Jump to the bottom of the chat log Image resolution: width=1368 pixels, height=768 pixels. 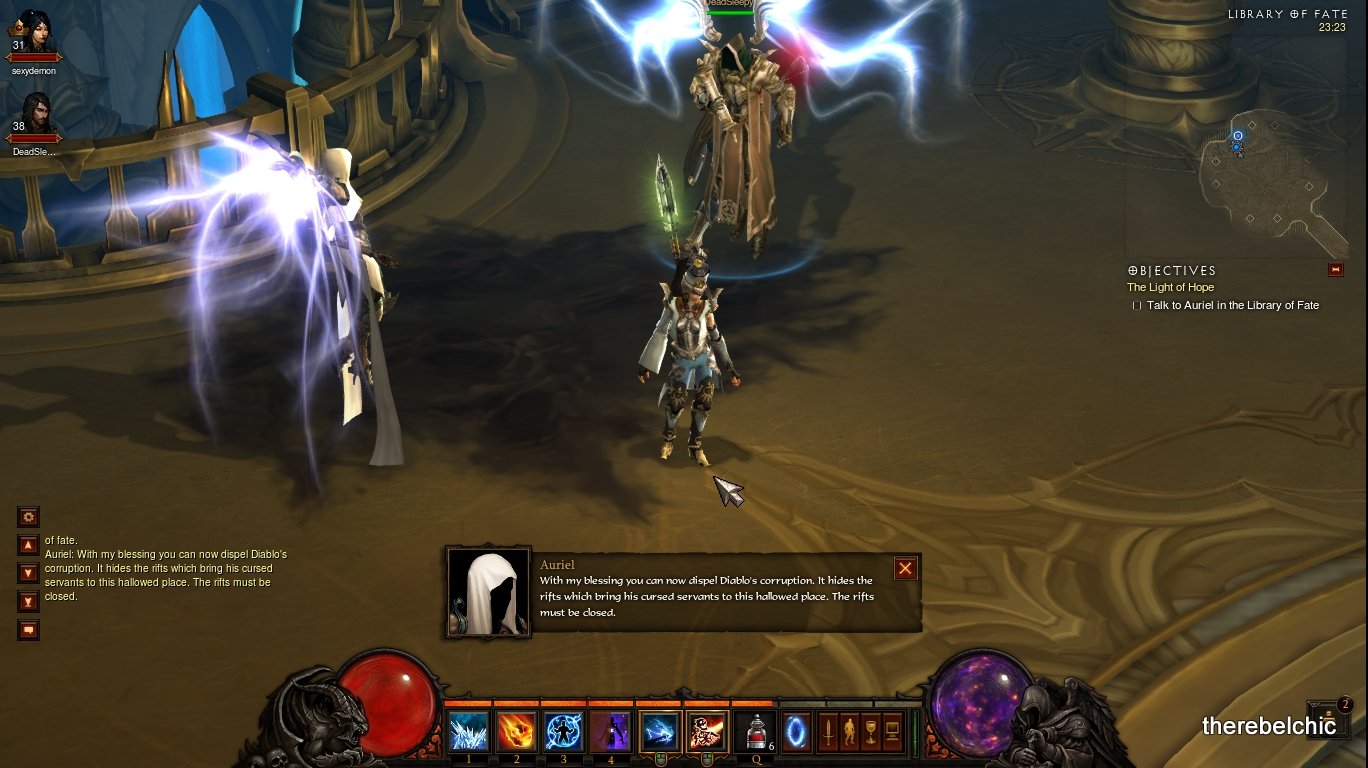(x=28, y=601)
